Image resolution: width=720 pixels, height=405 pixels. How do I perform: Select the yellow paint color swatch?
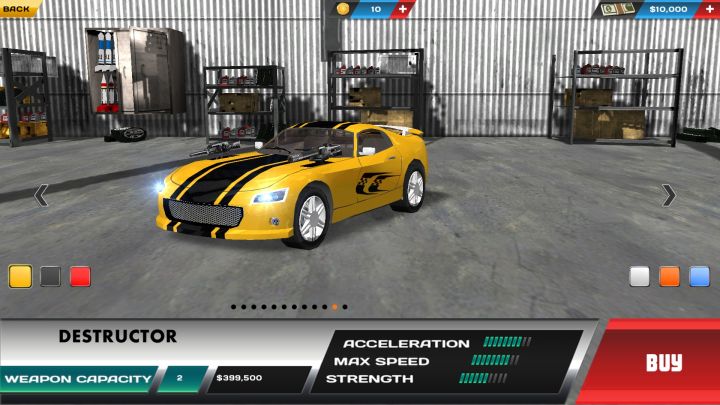(x=20, y=277)
